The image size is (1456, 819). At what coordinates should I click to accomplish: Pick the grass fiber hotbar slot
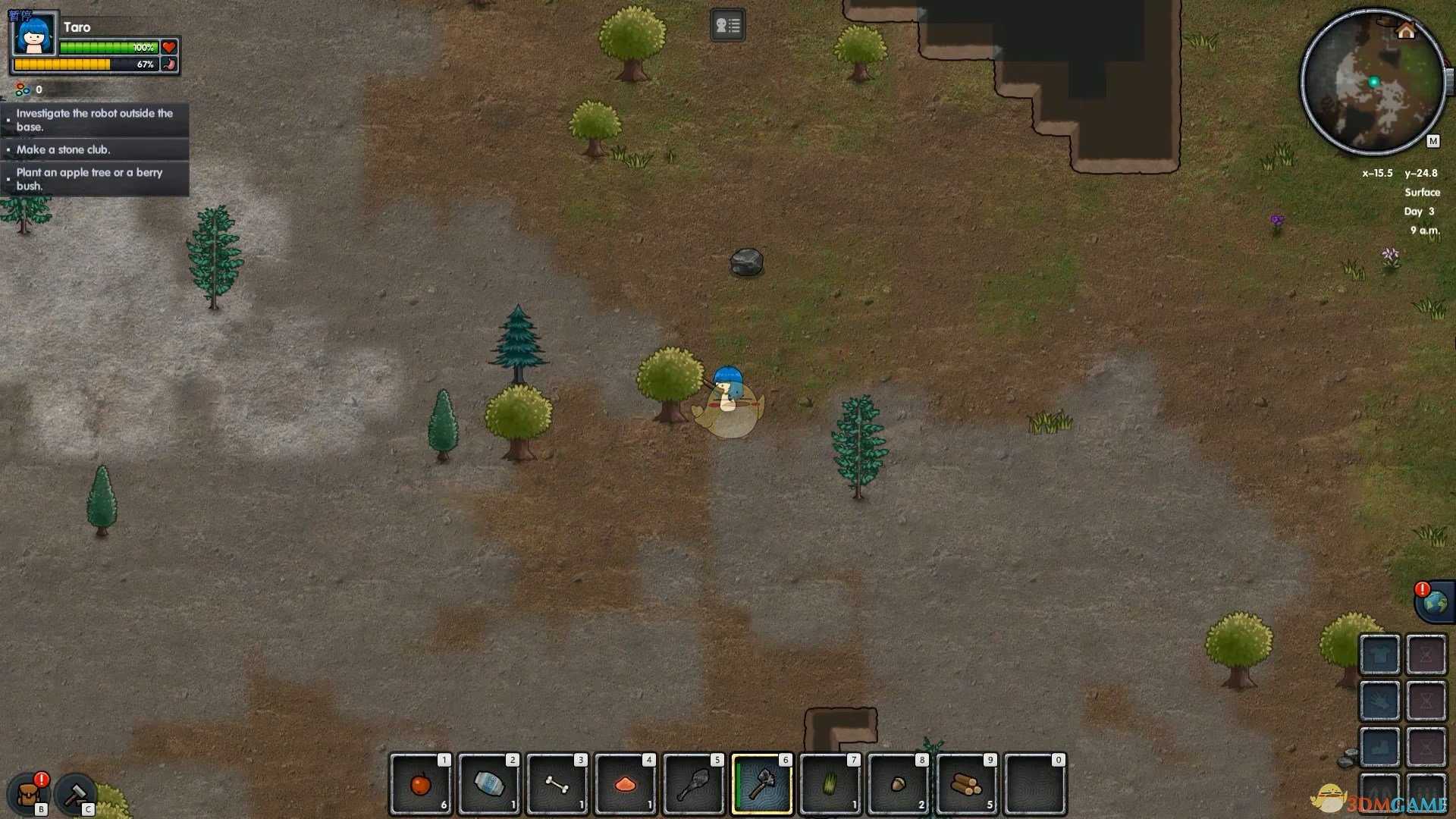coord(830,784)
